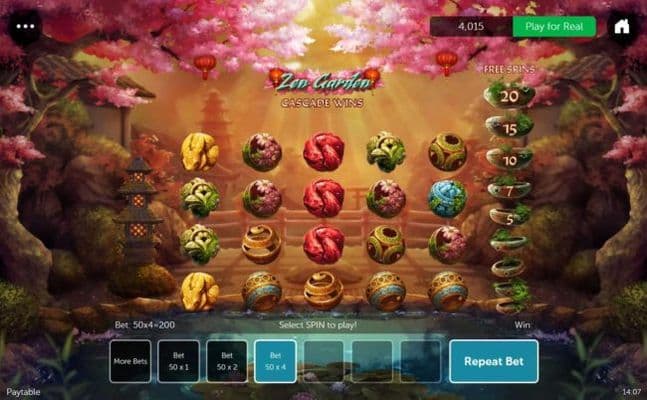Select the Bet 50 x 1 option
Image resolution: width=647 pixels, height=400 pixels.
tap(178, 361)
